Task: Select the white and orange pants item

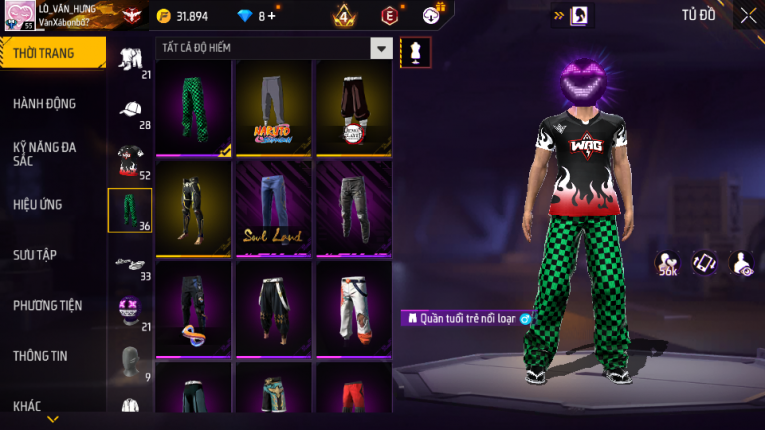Action: click(354, 308)
